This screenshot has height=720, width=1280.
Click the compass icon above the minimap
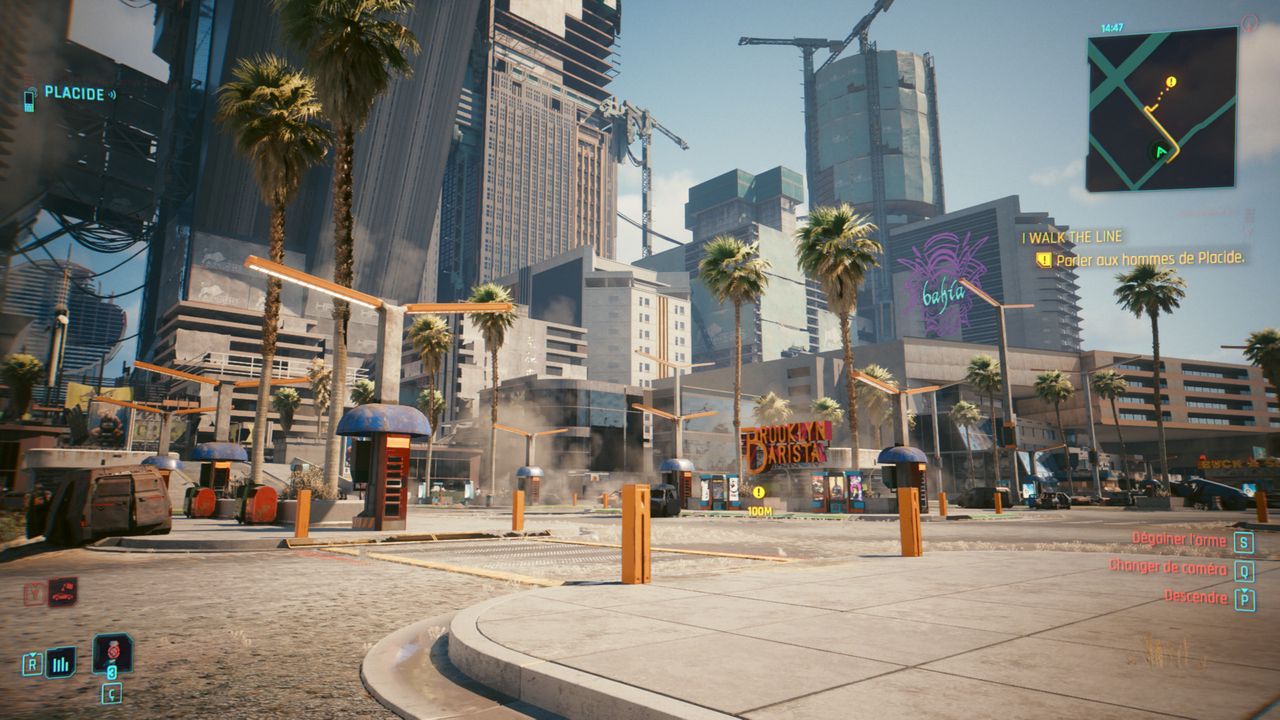pyautogui.click(x=1249, y=22)
